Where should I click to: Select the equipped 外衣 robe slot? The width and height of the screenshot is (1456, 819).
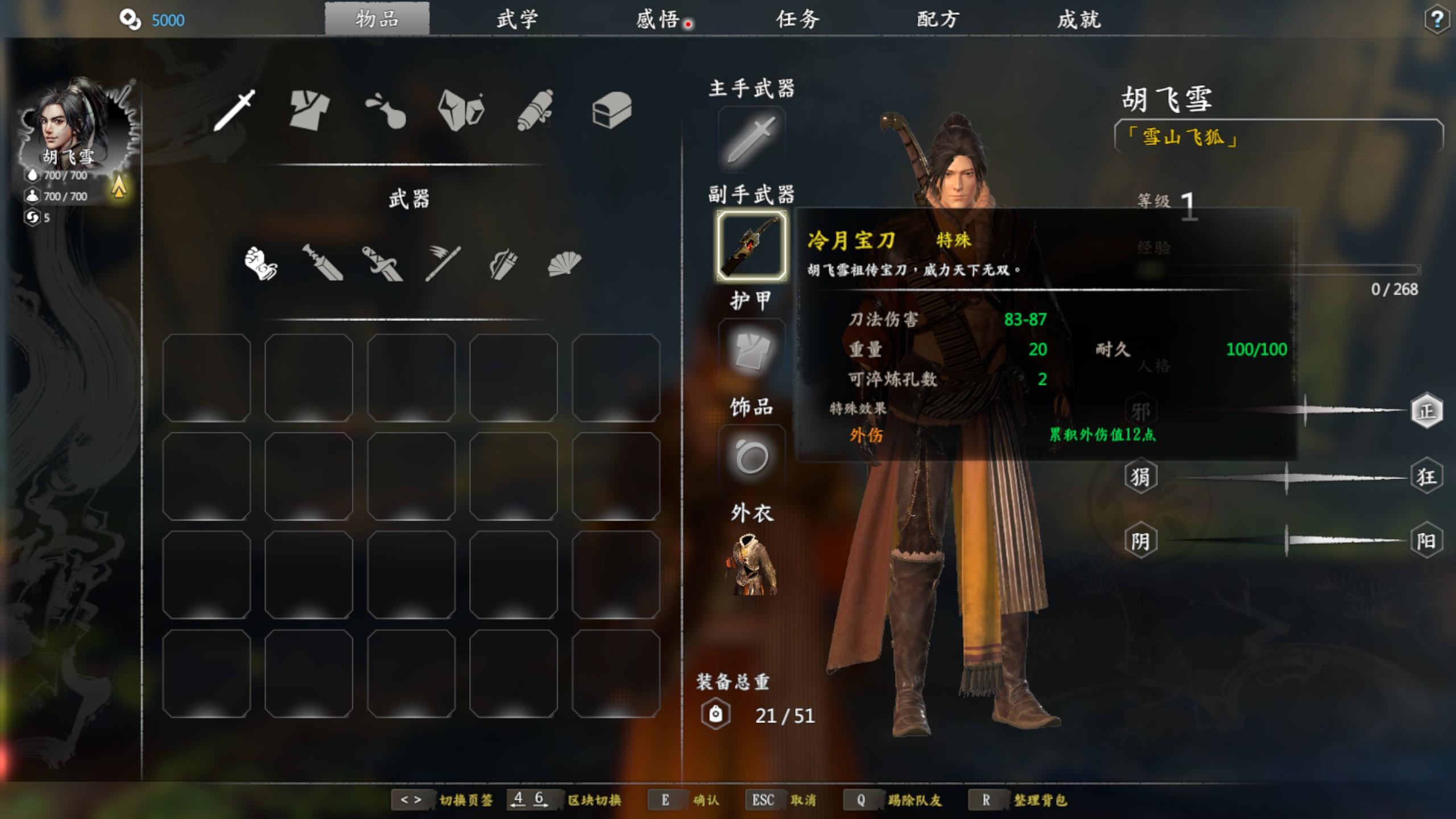[x=751, y=565]
